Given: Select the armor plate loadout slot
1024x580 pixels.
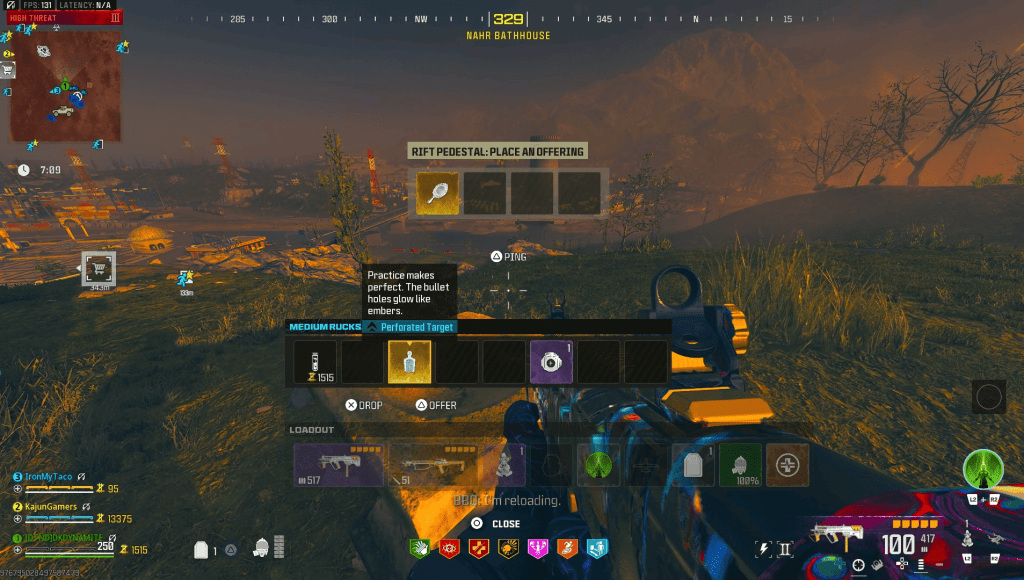Looking at the screenshot, I should pos(693,465).
